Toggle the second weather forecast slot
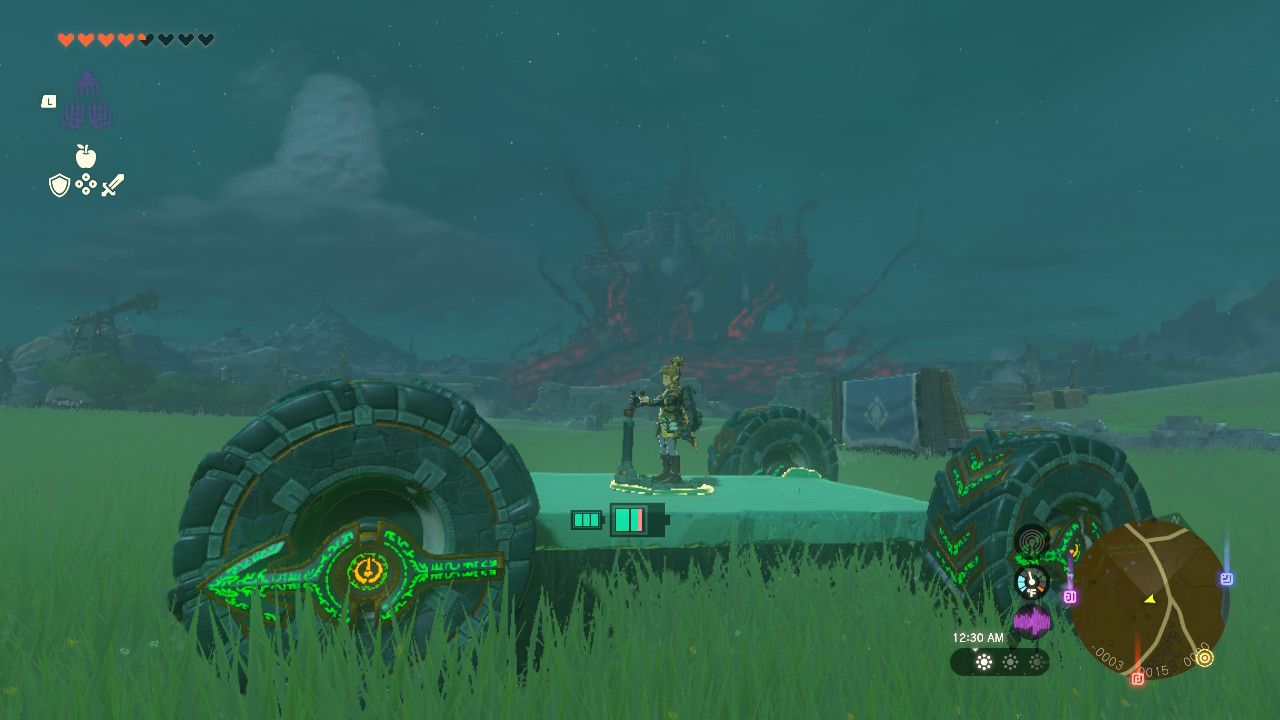 [x=1010, y=661]
